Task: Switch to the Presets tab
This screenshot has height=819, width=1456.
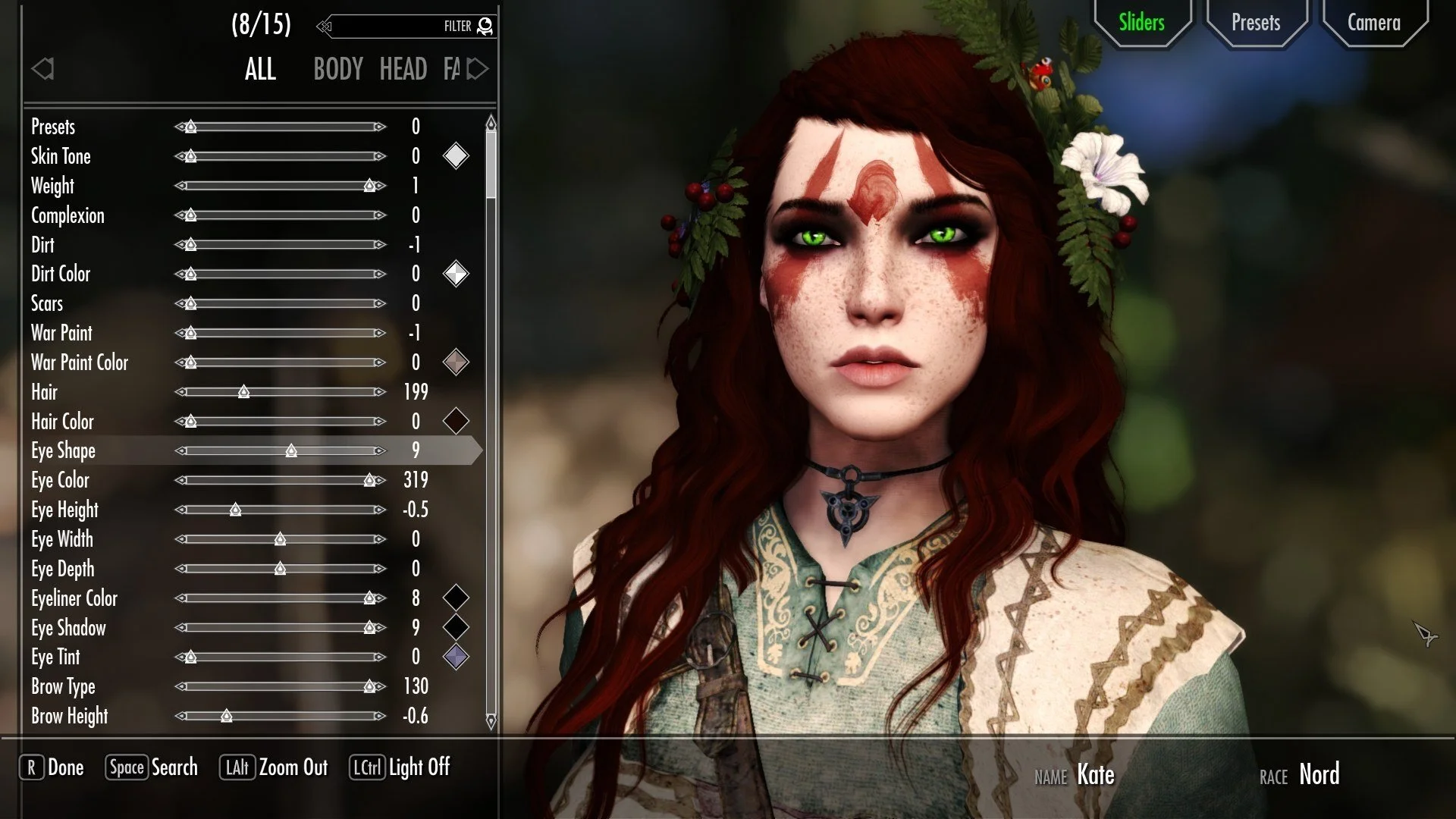Action: click(x=1255, y=23)
